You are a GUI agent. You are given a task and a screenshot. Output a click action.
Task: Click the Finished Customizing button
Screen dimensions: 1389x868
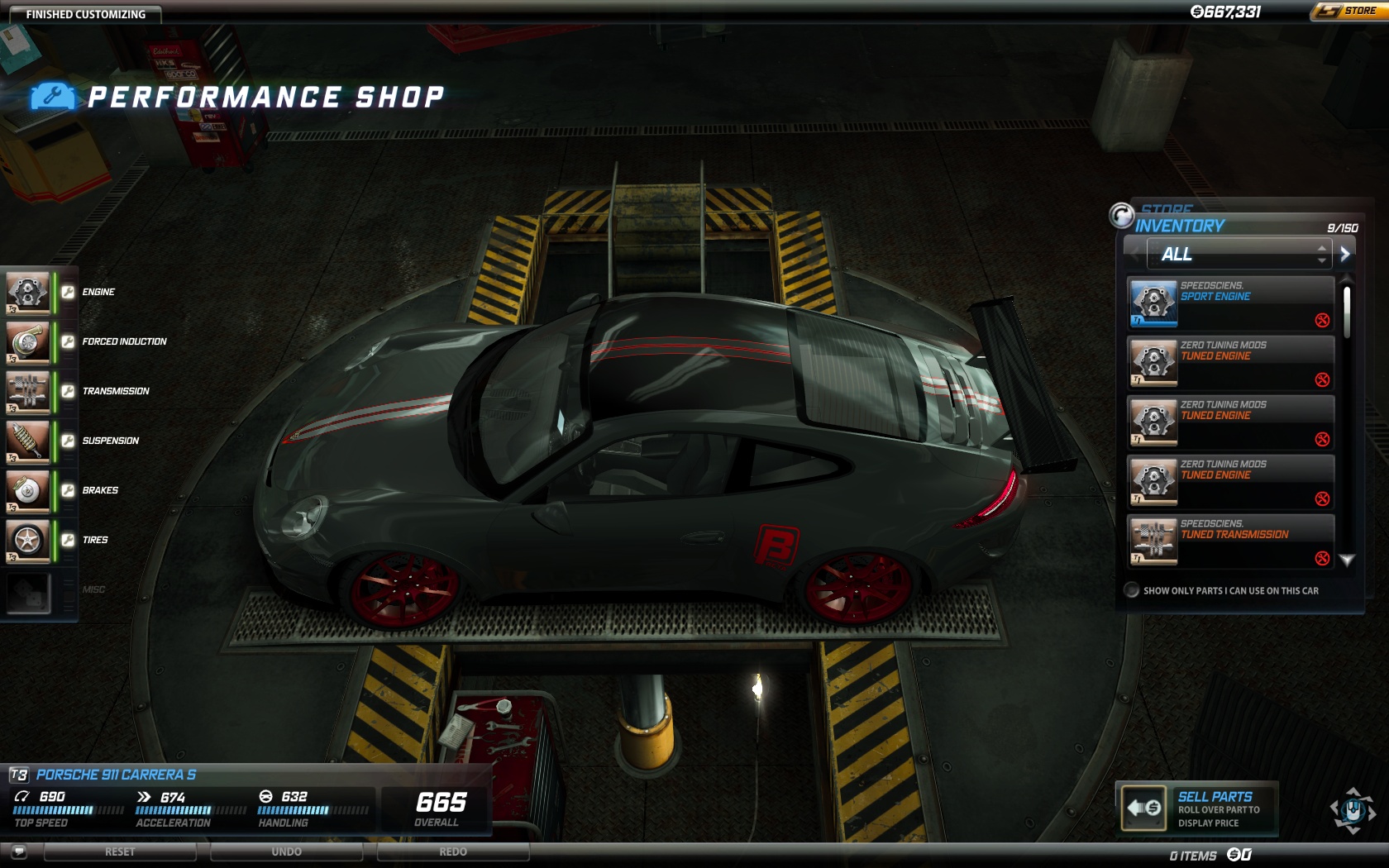pos(85,14)
